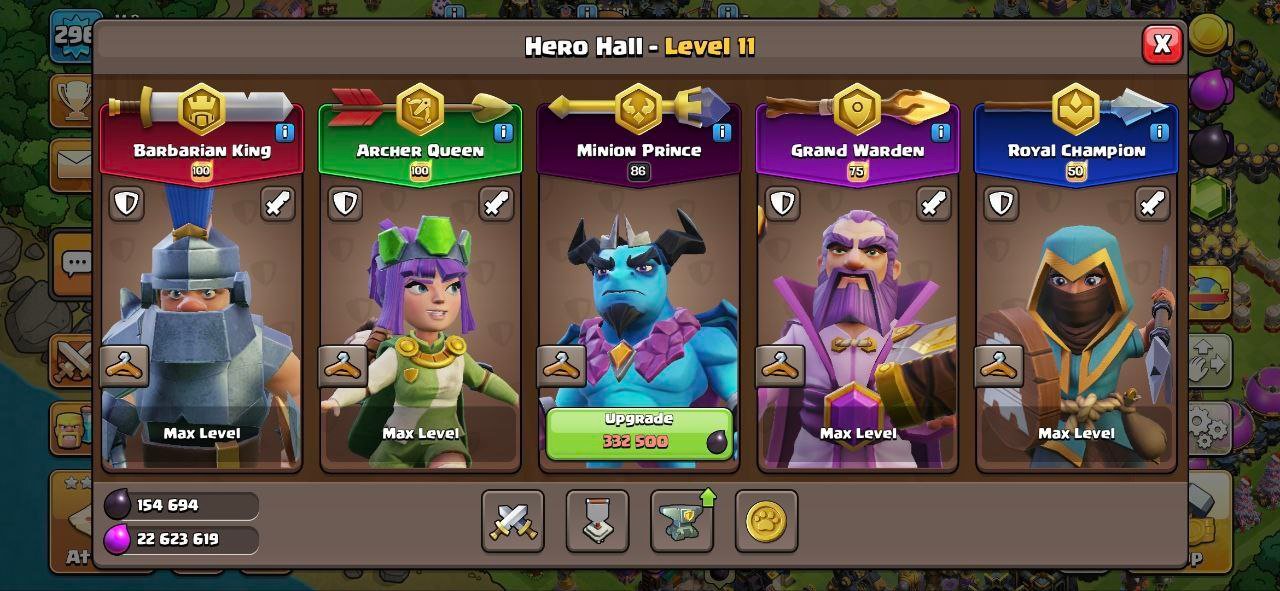Open Barbarian King skin wardrobe
1280x591 pixels.
(125, 366)
